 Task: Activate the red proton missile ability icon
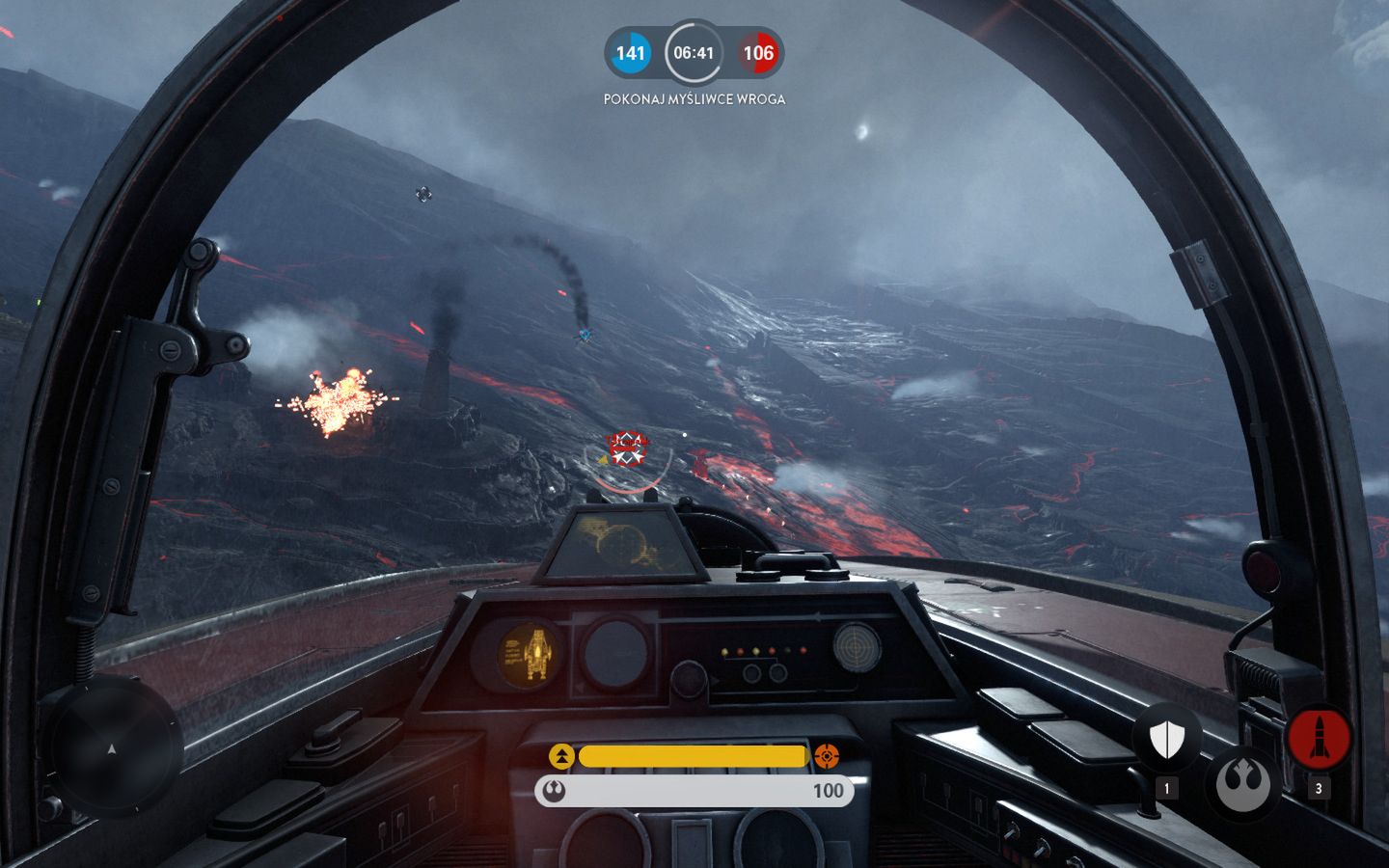[x=1321, y=736]
